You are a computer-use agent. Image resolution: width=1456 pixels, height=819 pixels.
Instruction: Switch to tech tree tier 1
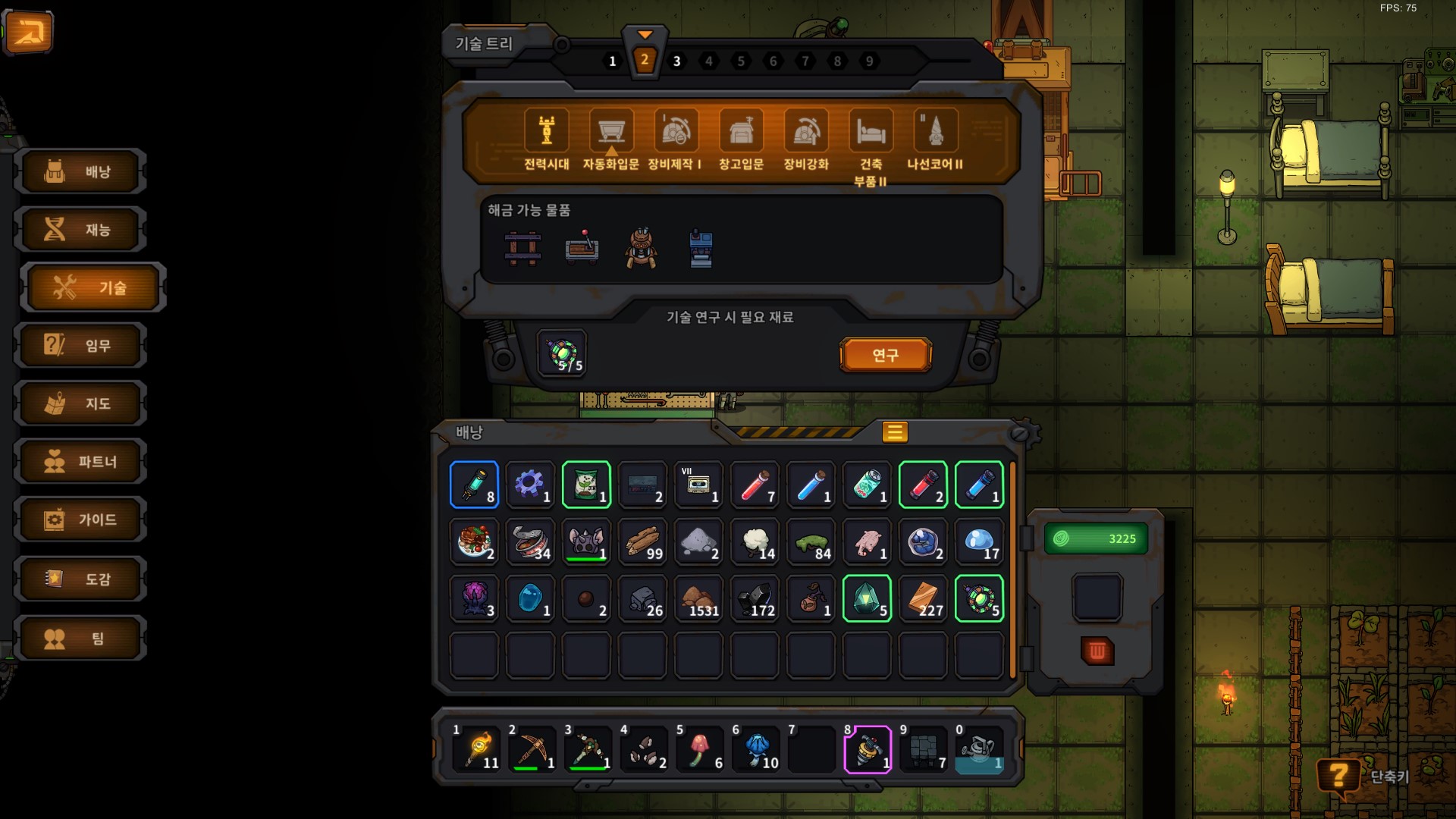point(612,61)
